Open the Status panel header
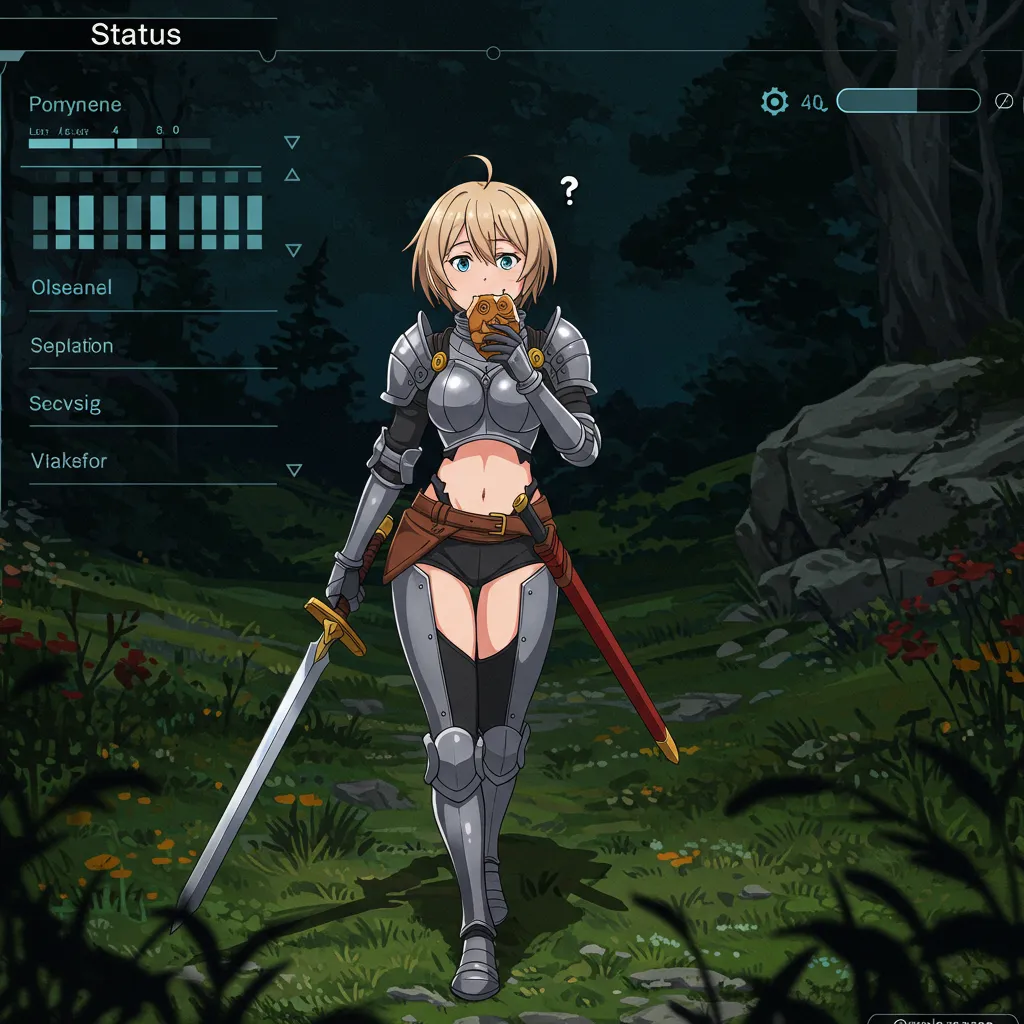The image size is (1024, 1024). [136, 35]
